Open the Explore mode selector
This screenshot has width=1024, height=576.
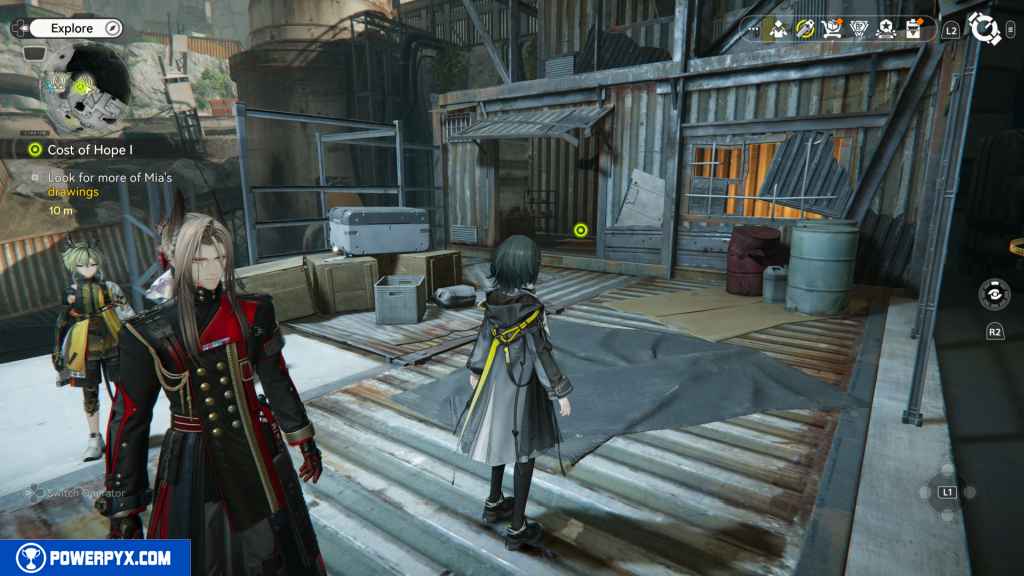click(70, 29)
